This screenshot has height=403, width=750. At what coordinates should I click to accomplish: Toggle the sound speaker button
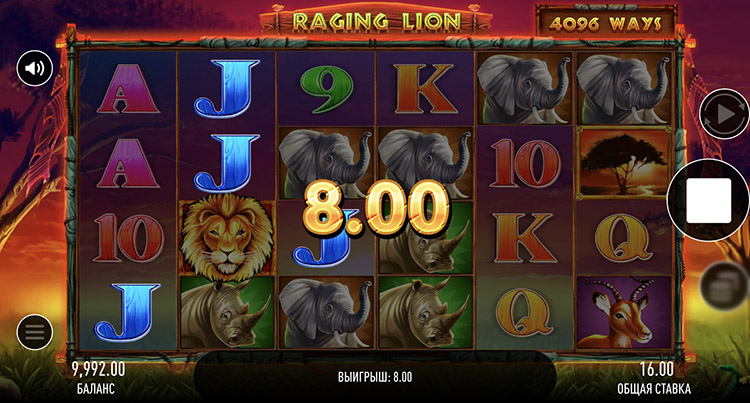coord(34,69)
